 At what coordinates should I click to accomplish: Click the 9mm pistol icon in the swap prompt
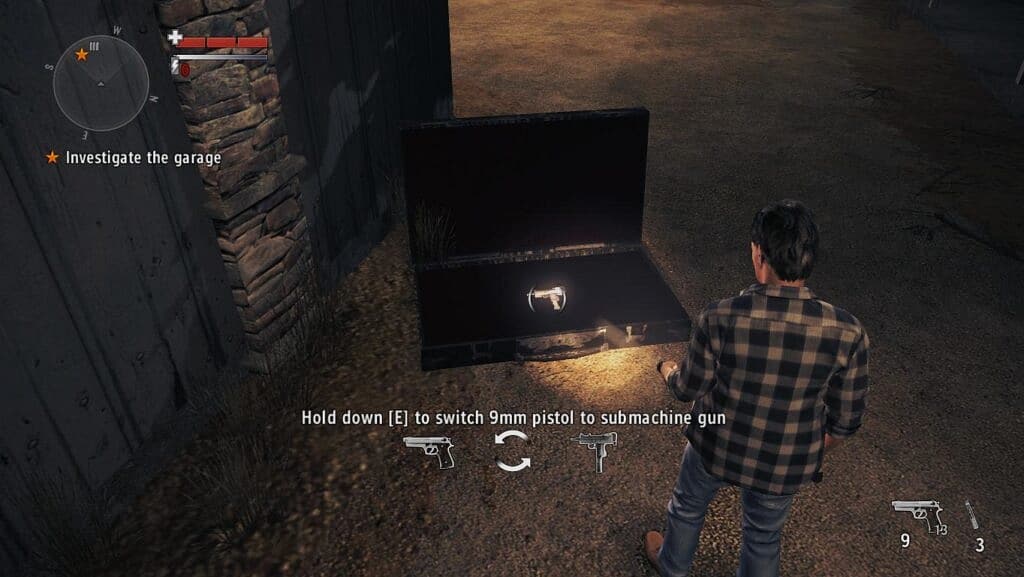[x=430, y=451]
